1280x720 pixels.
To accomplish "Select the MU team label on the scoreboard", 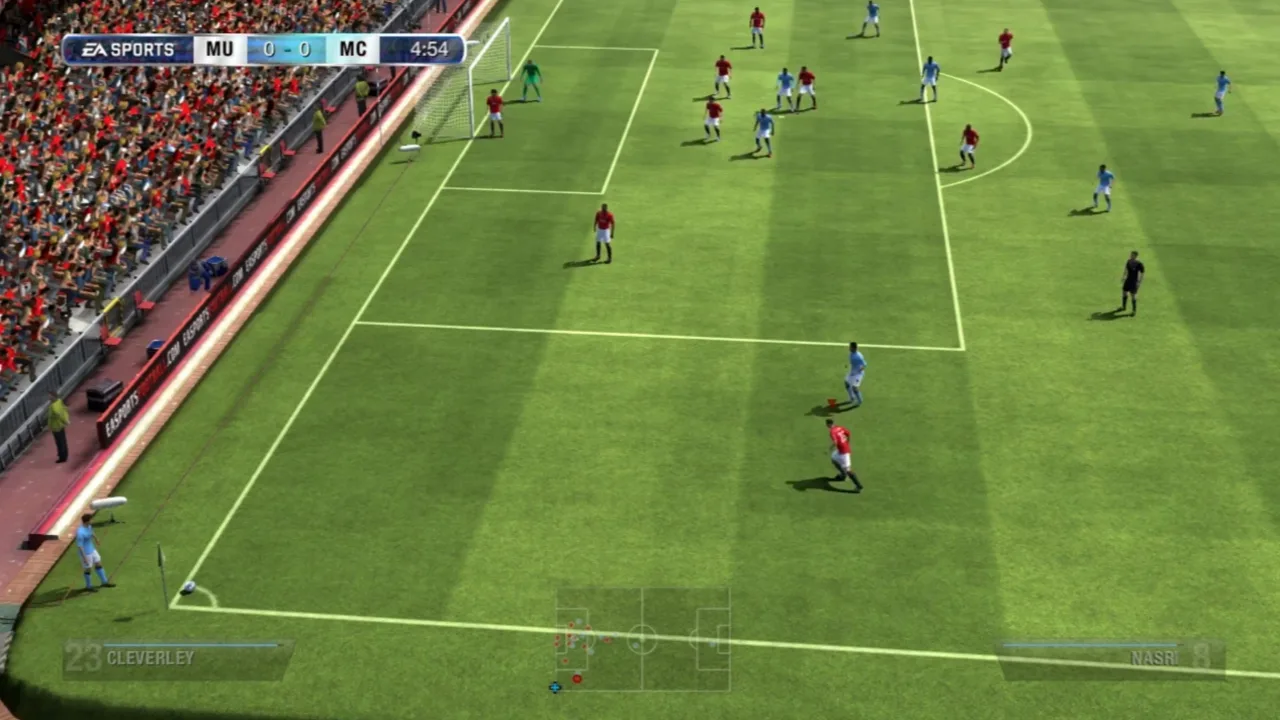I will coord(218,49).
